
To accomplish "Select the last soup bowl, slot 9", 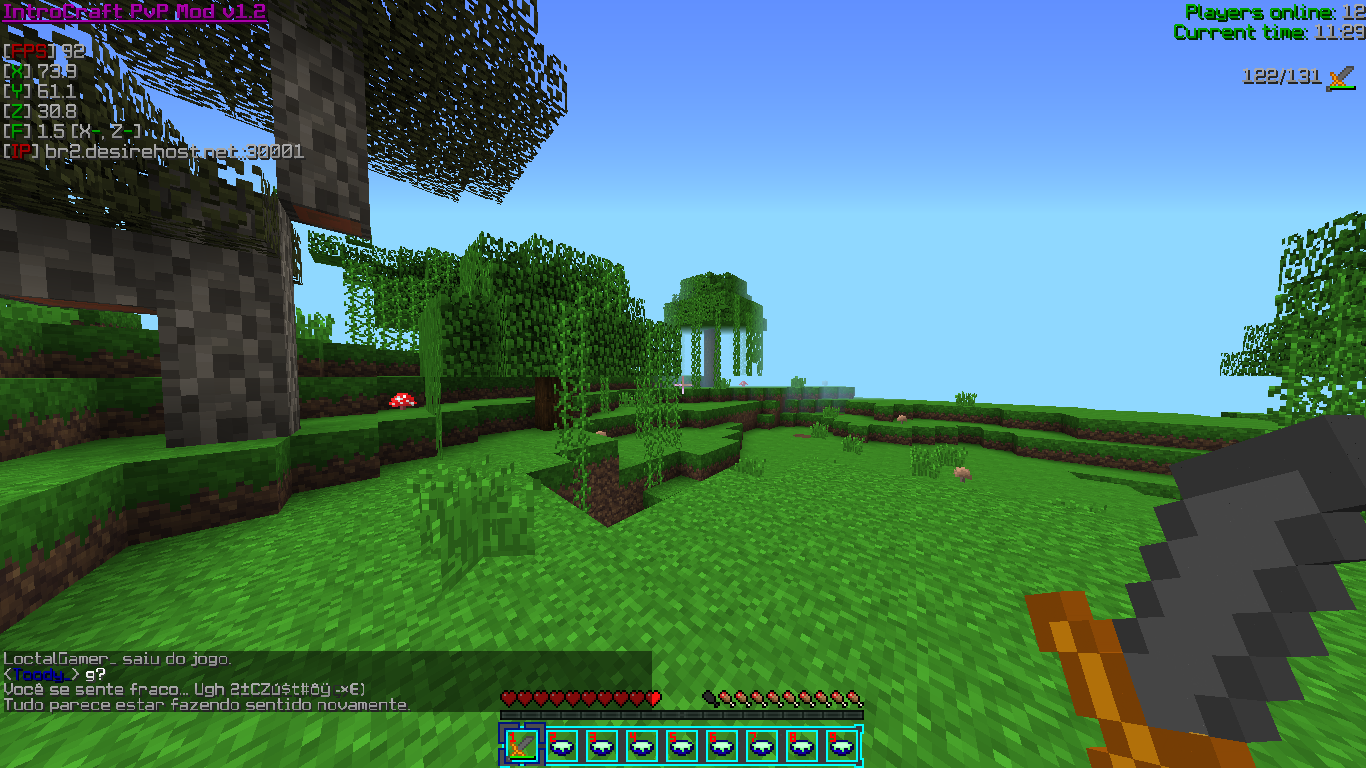I will pos(842,745).
